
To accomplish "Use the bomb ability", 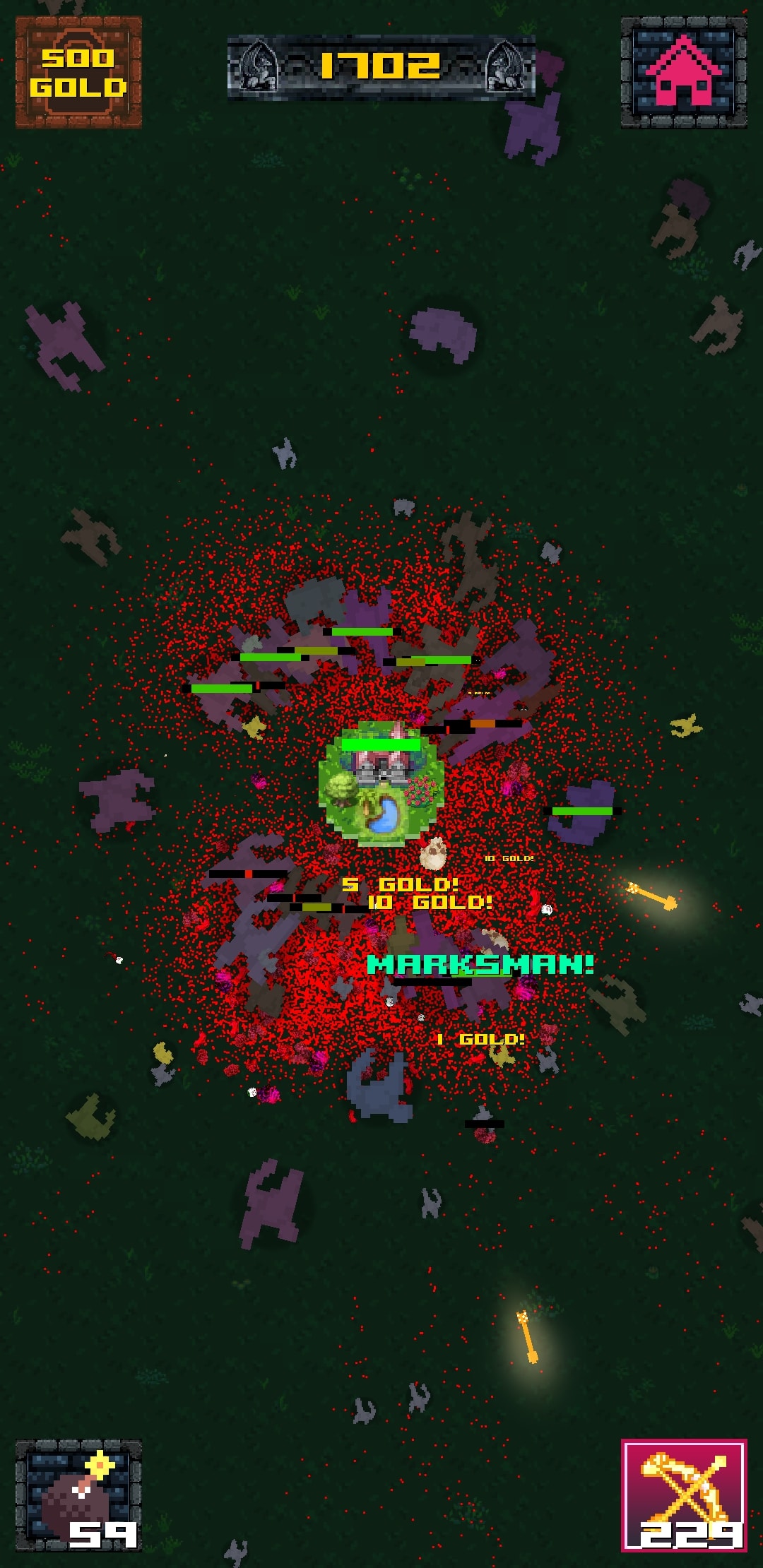I will coord(78,1495).
